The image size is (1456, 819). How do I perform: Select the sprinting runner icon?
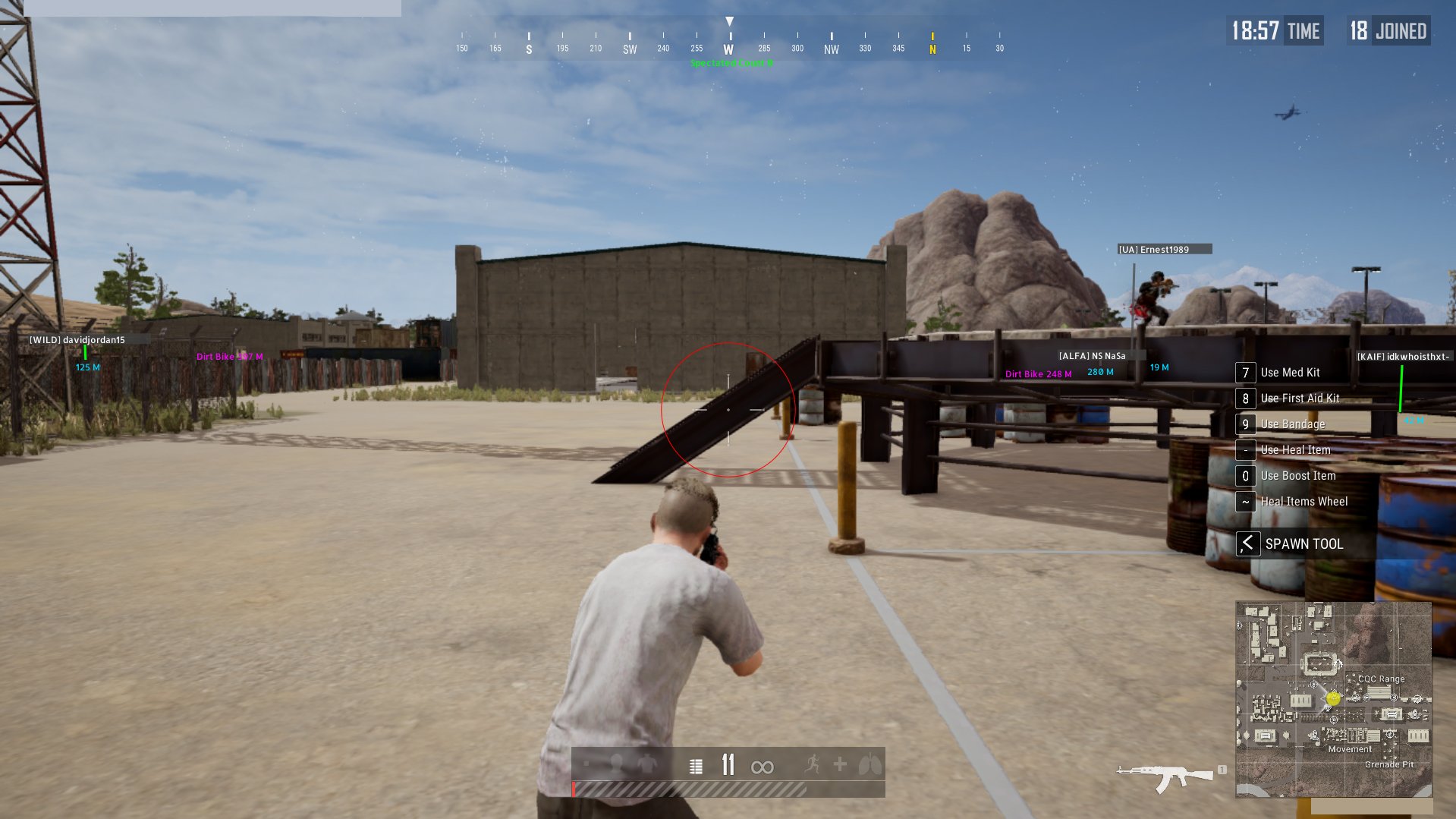tap(813, 764)
